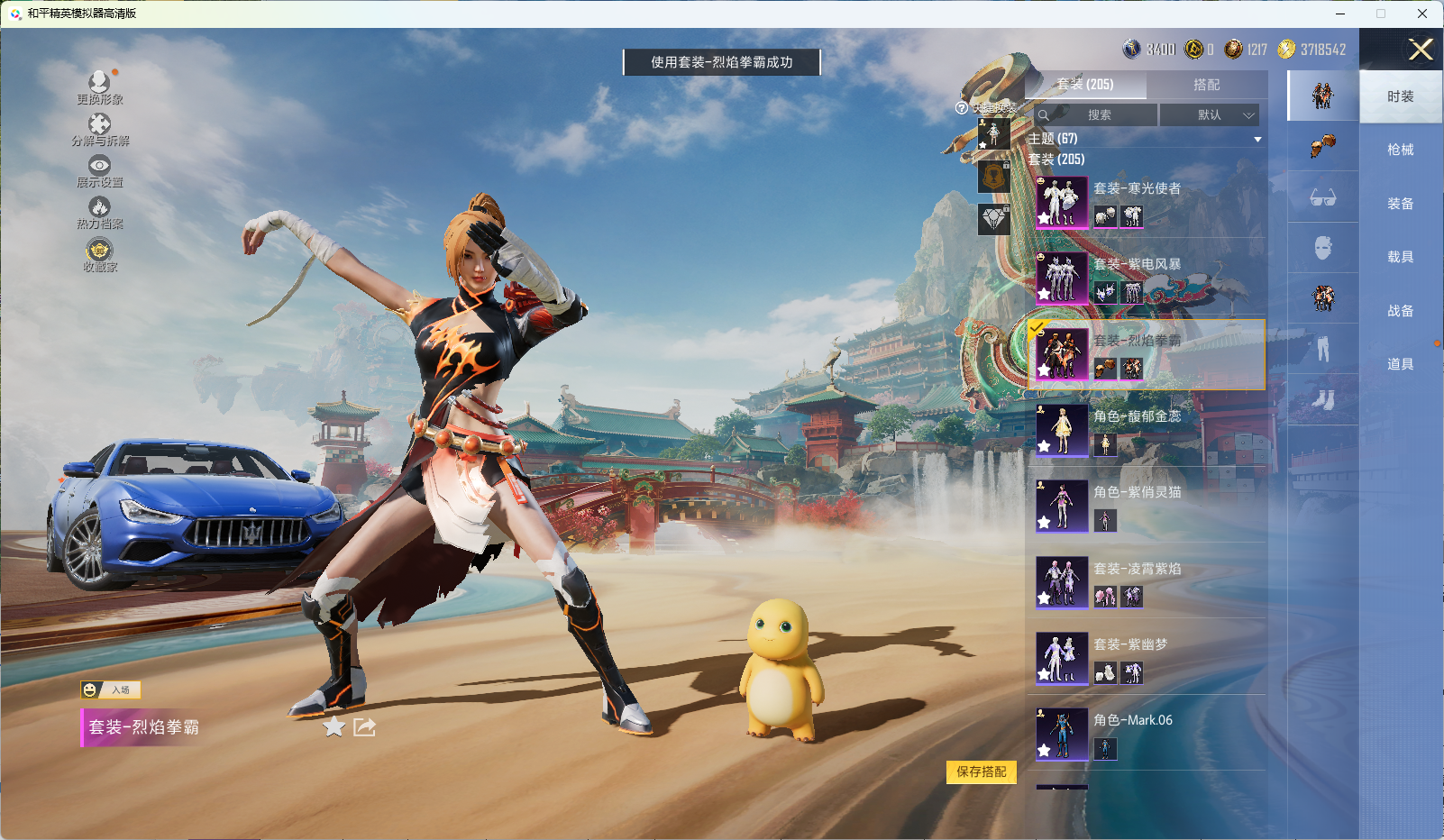Select the 套装-紫电风暴 outfit
This screenshot has width=1444, height=840.
[1145, 278]
